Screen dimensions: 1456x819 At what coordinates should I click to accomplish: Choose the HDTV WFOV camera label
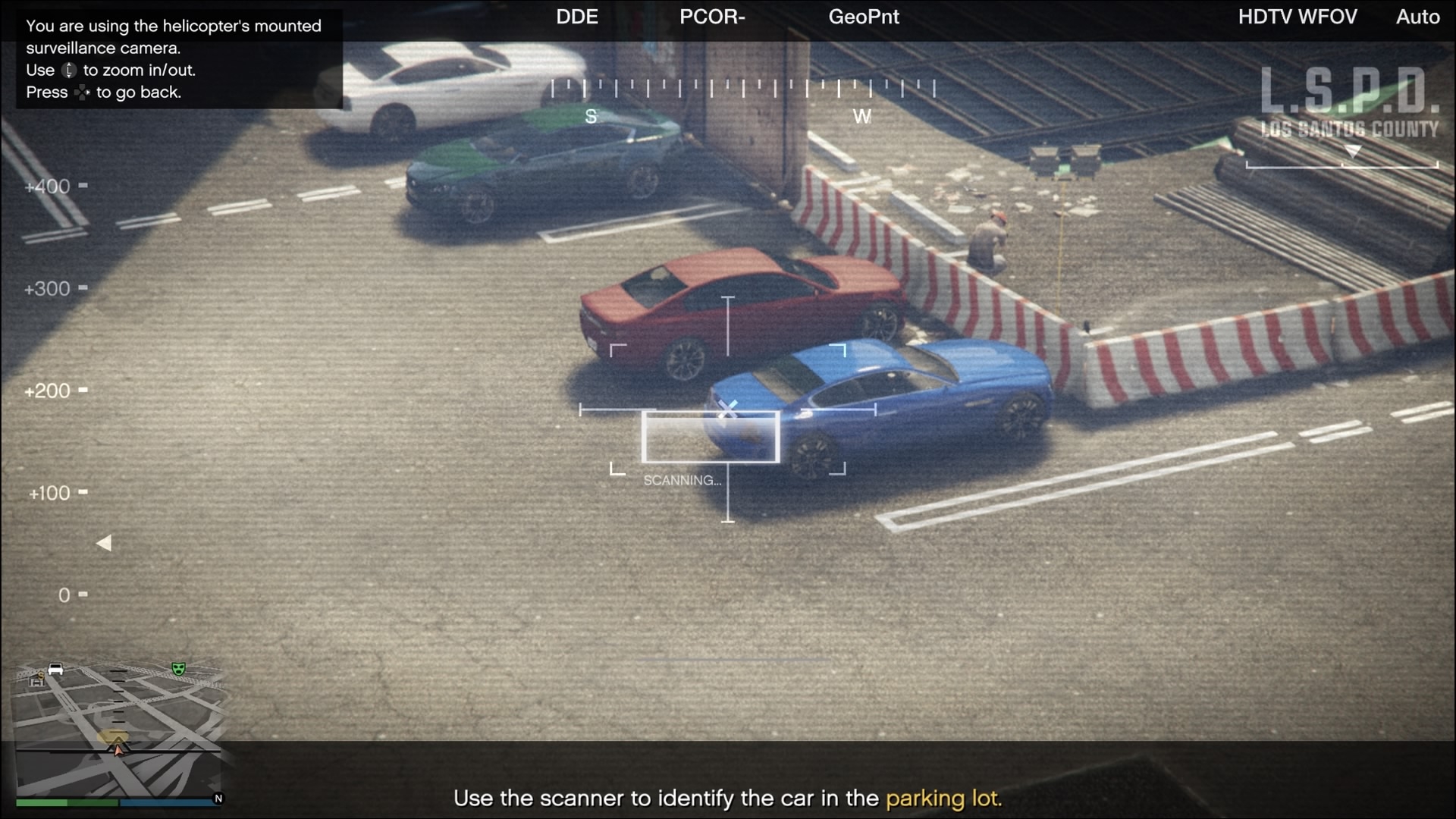(1297, 17)
